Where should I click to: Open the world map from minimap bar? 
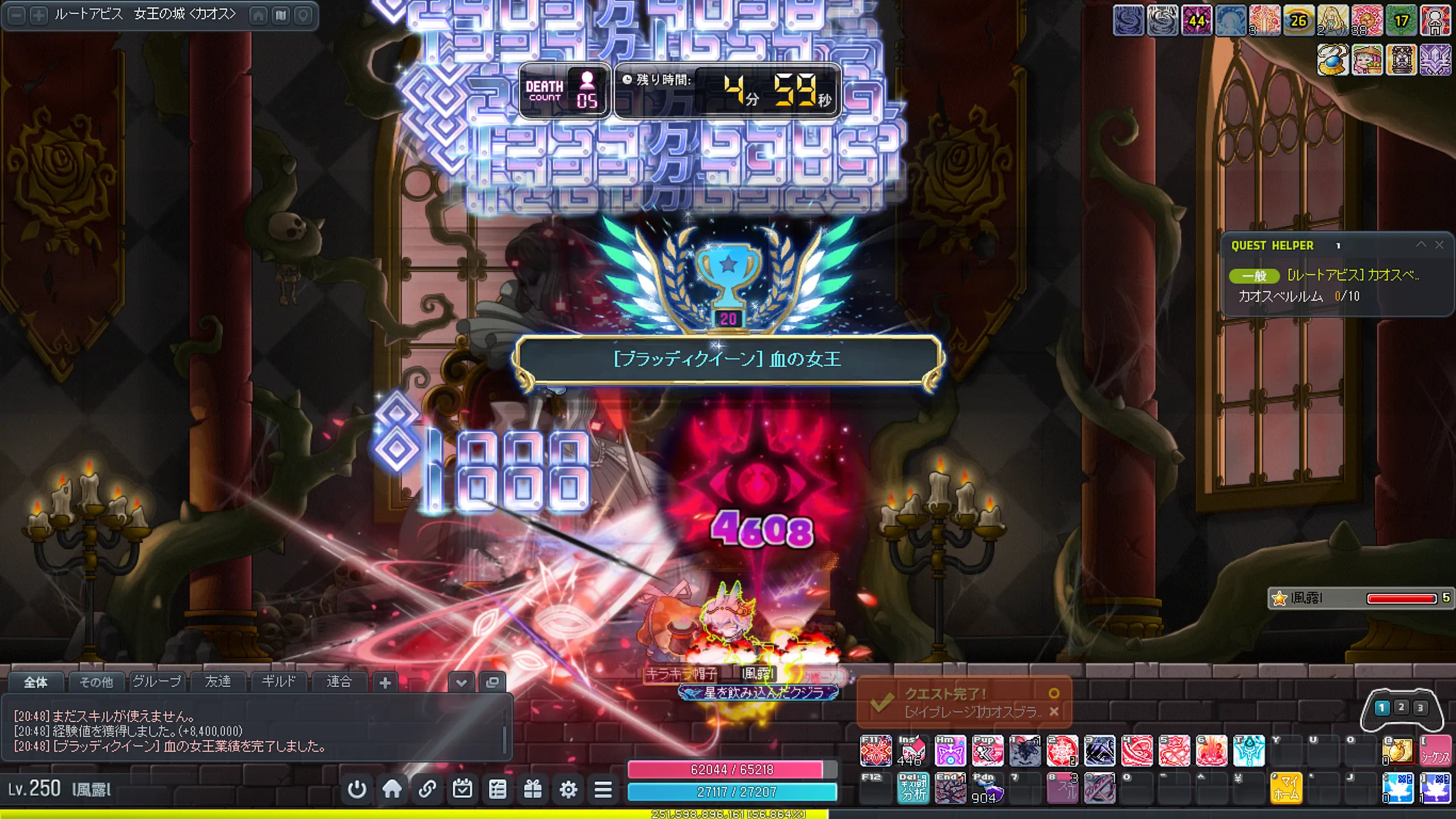click(281, 15)
